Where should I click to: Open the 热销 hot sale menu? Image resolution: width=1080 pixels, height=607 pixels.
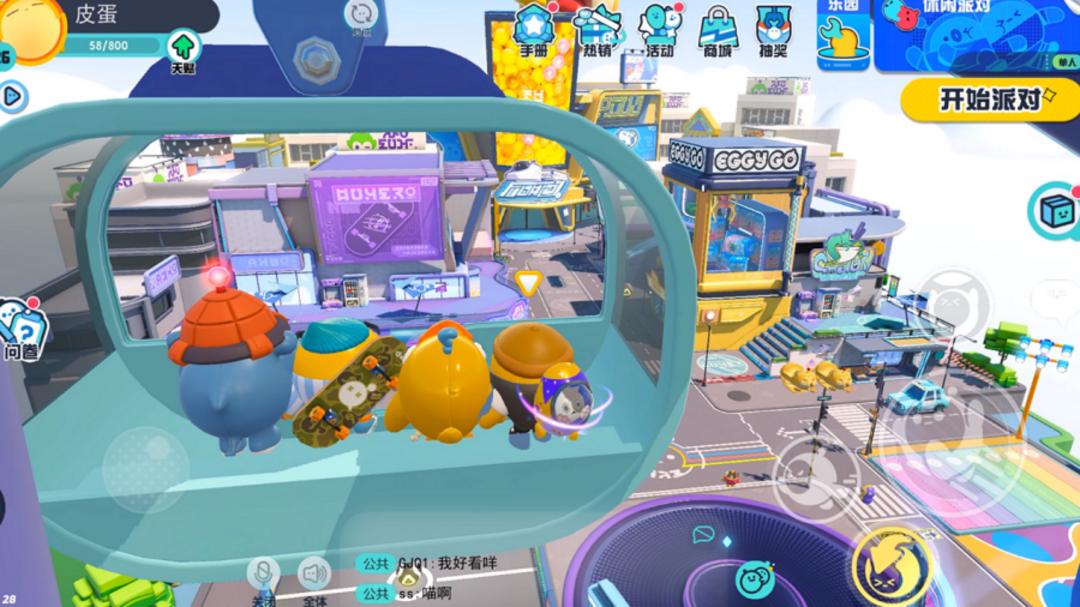point(599,31)
